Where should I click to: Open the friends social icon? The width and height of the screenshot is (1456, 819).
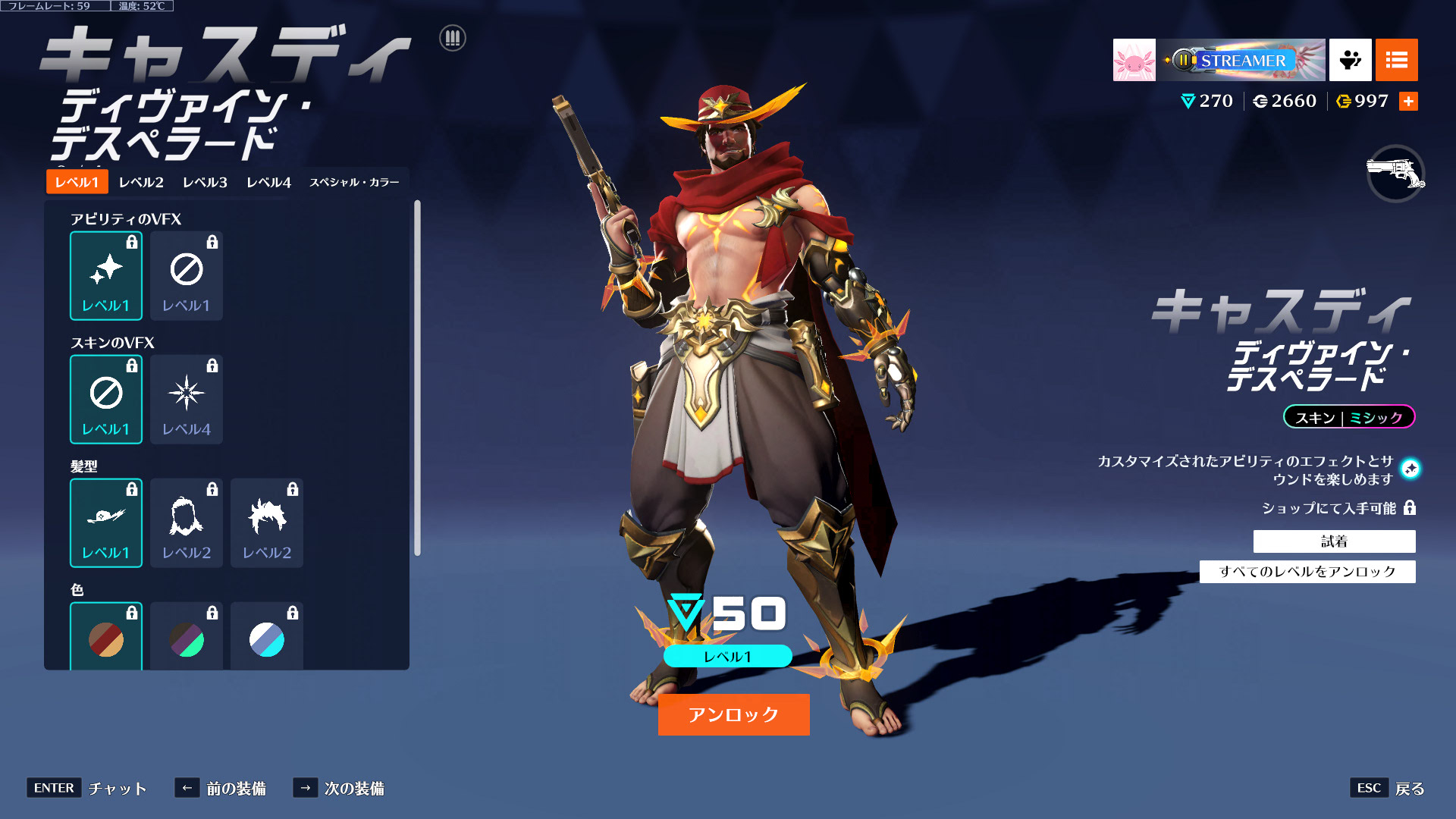(x=1350, y=60)
